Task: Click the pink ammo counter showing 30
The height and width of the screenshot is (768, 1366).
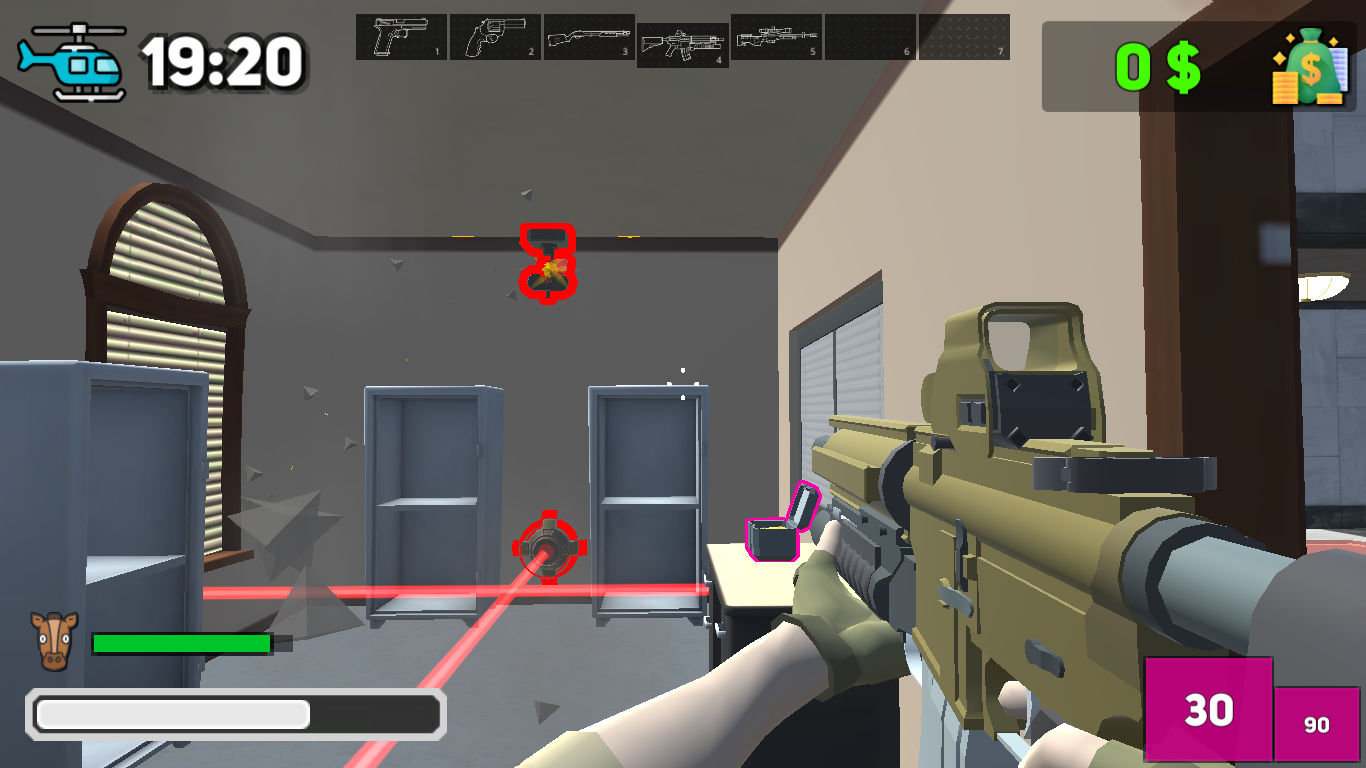Action: [1208, 711]
